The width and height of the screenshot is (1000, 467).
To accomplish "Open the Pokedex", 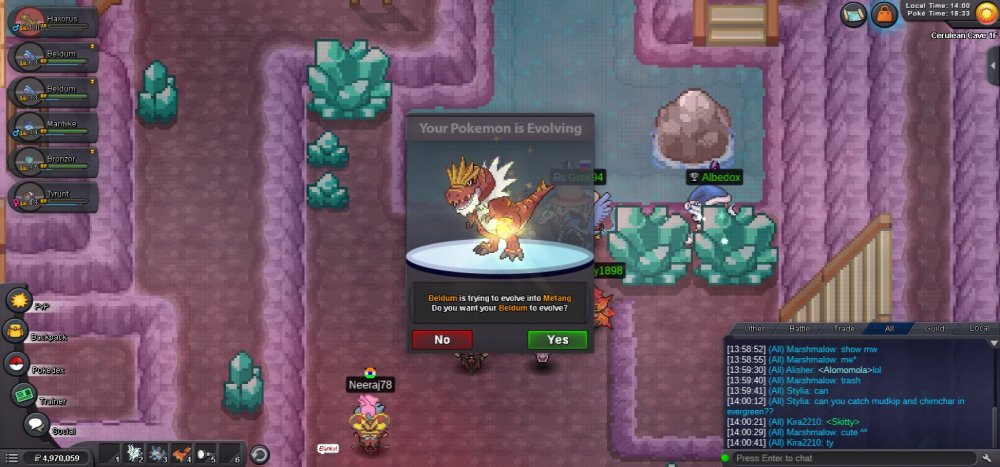I will pos(15,363).
